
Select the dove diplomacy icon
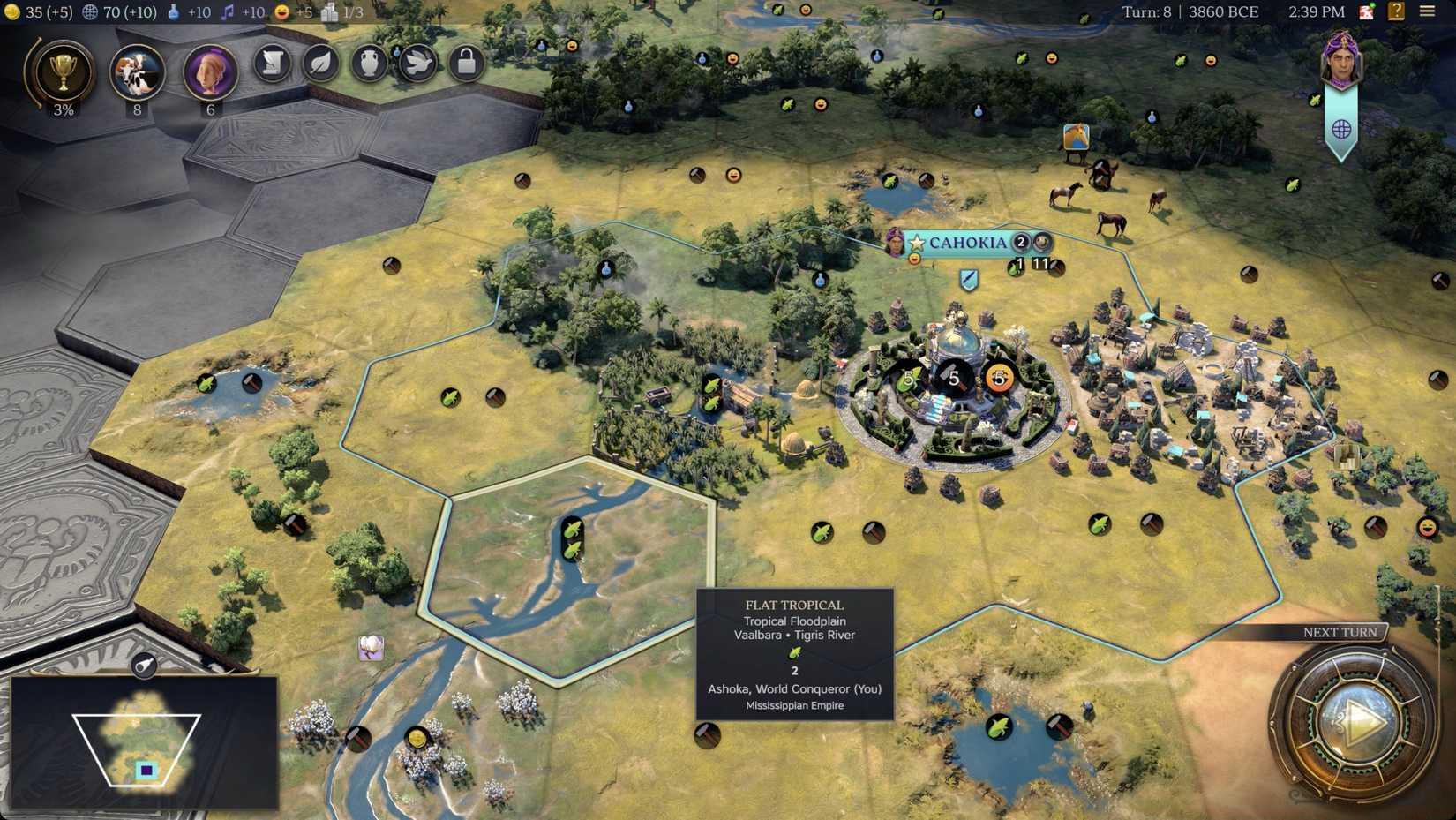[417, 64]
